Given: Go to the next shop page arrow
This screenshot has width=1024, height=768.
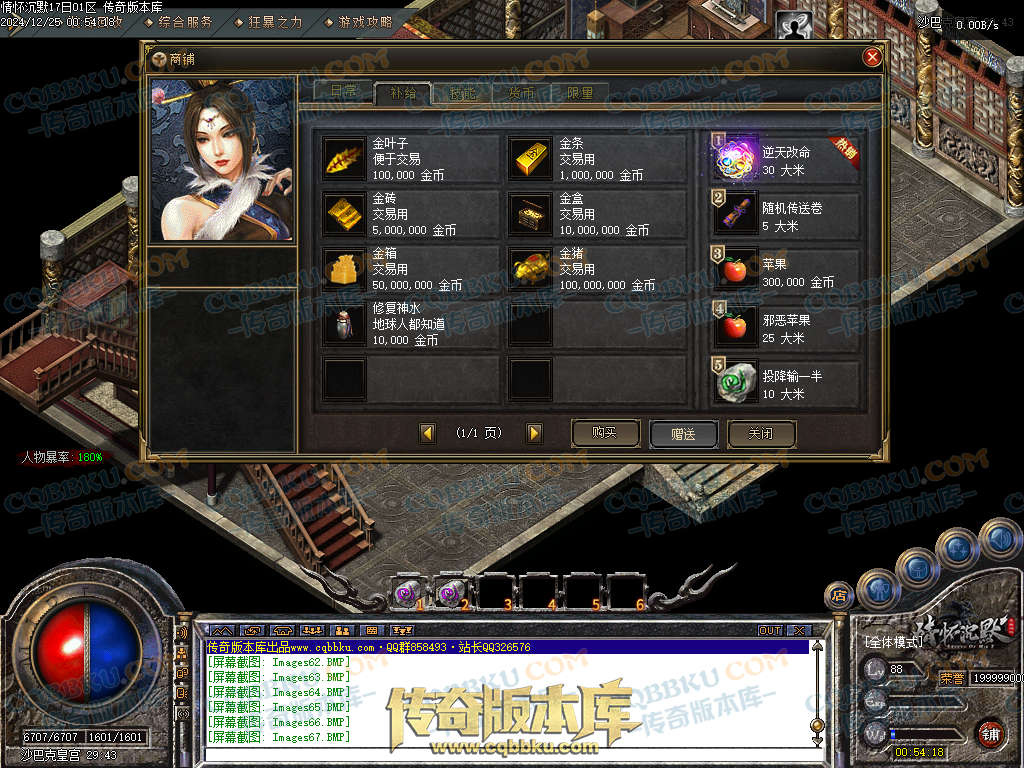Looking at the screenshot, I should tap(534, 433).
